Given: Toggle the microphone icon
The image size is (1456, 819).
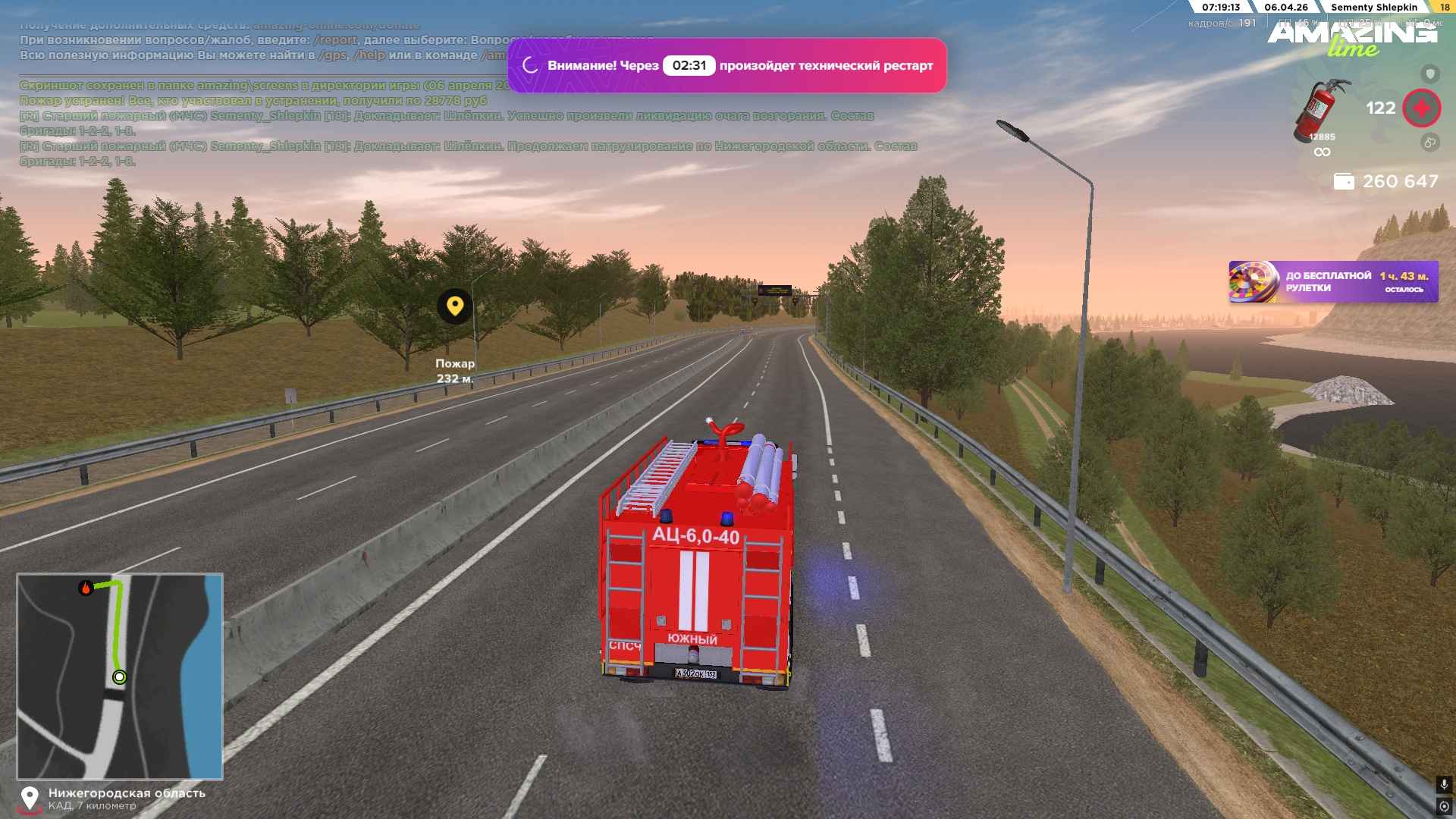Looking at the screenshot, I should (x=1443, y=785).
